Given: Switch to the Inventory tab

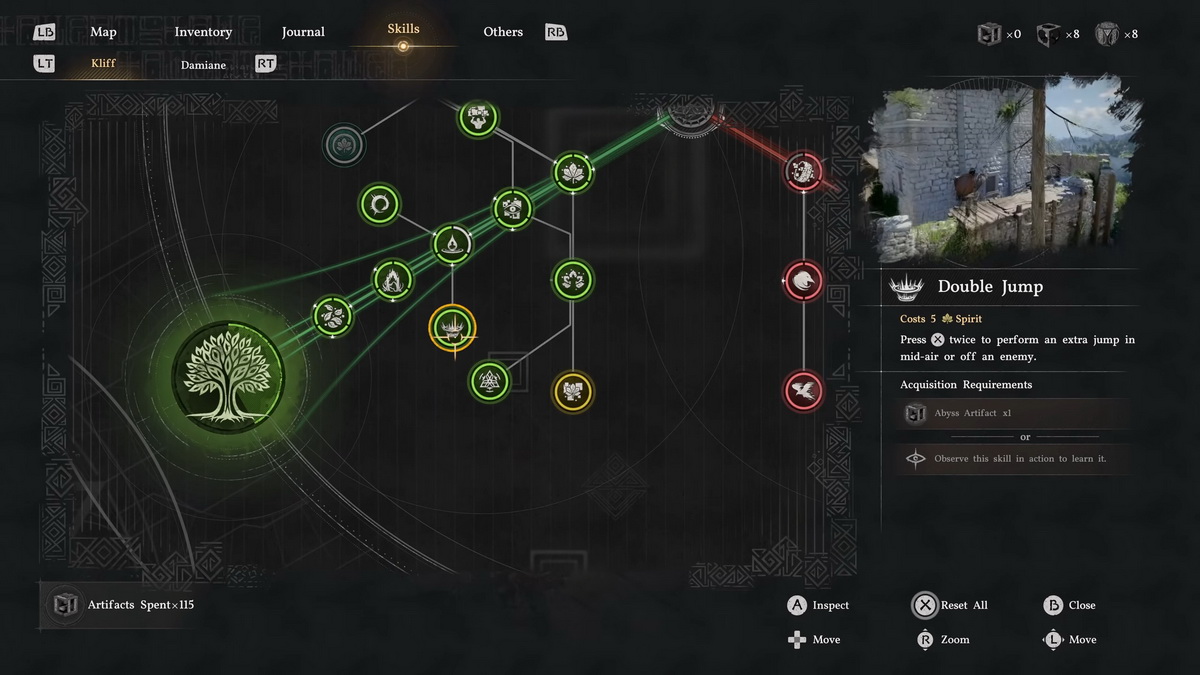Looking at the screenshot, I should coord(203,32).
